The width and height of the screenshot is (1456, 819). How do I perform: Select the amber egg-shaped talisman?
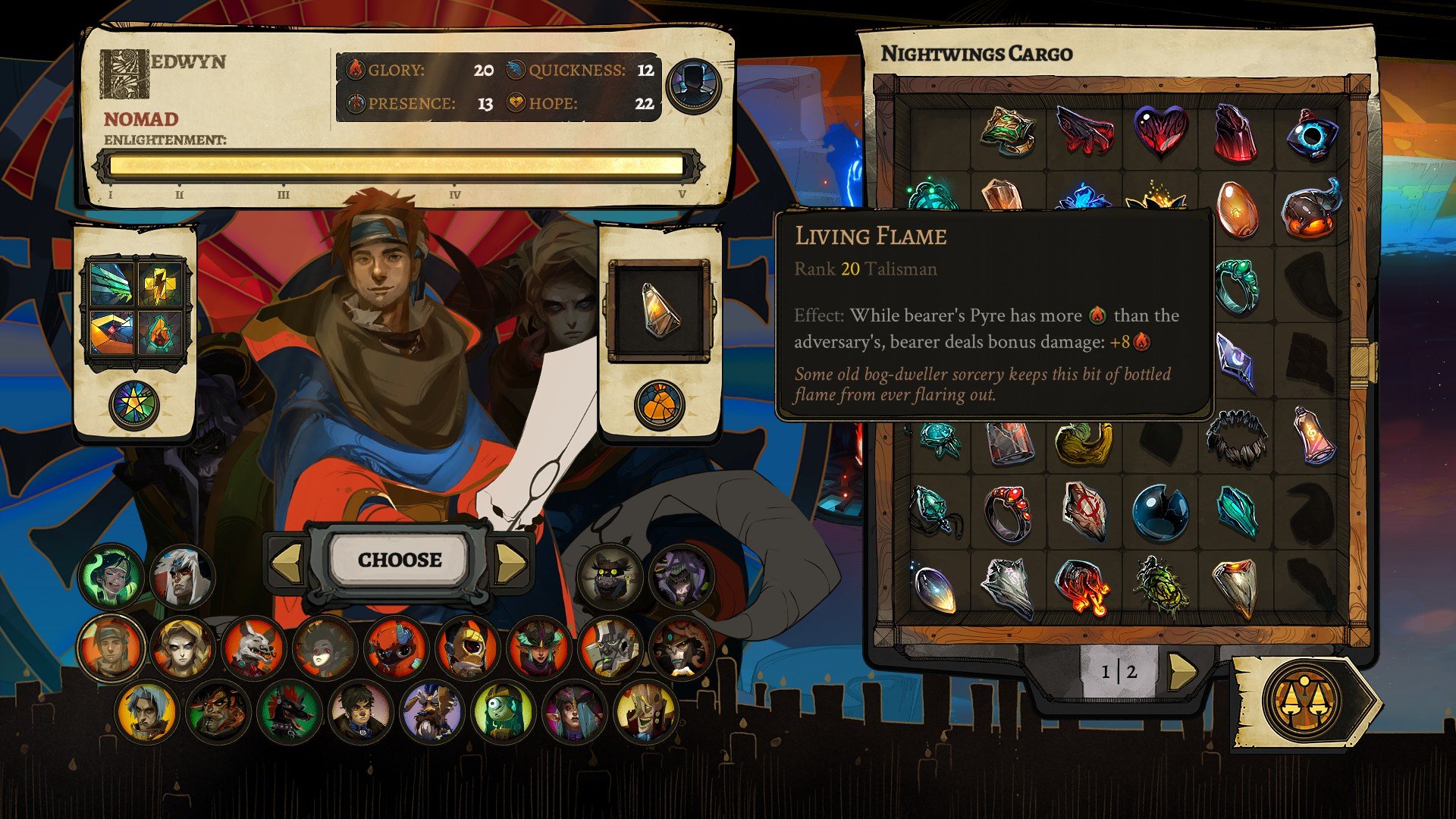pos(1236,208)
